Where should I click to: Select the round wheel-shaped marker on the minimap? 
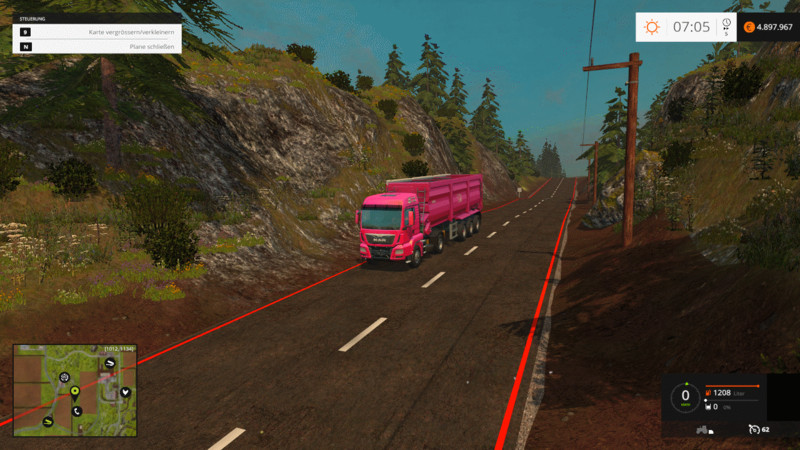point(64,378)
